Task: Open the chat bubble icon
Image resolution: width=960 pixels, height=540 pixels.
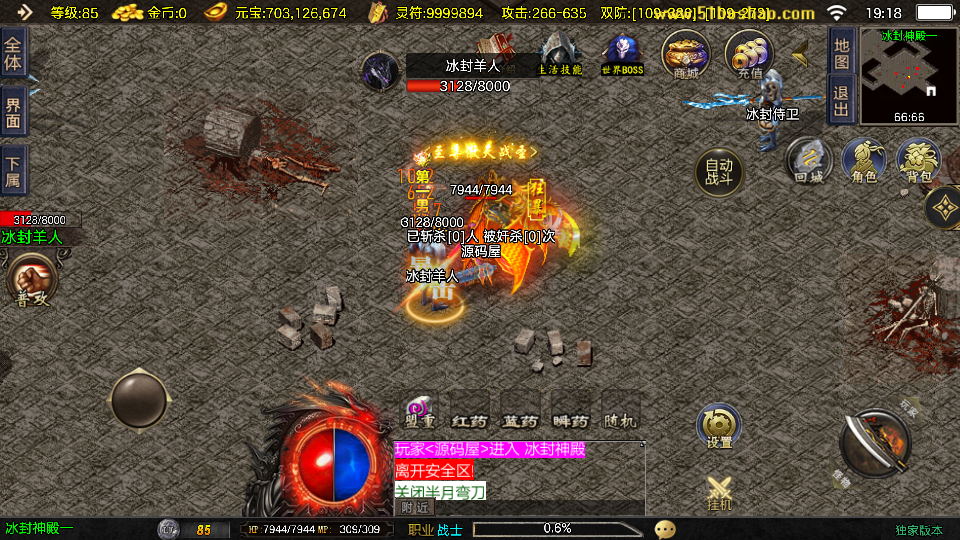Action: [x=665, y=529]
